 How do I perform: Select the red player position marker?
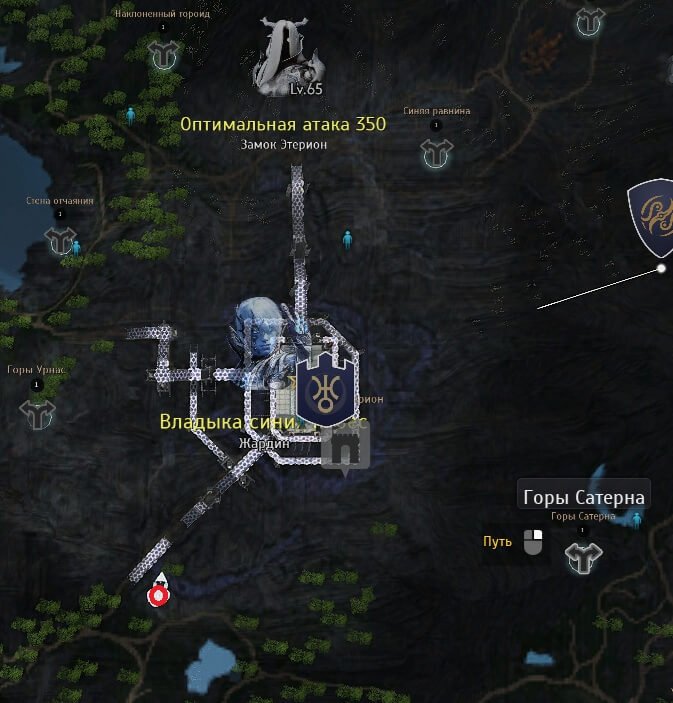point(157,594)
